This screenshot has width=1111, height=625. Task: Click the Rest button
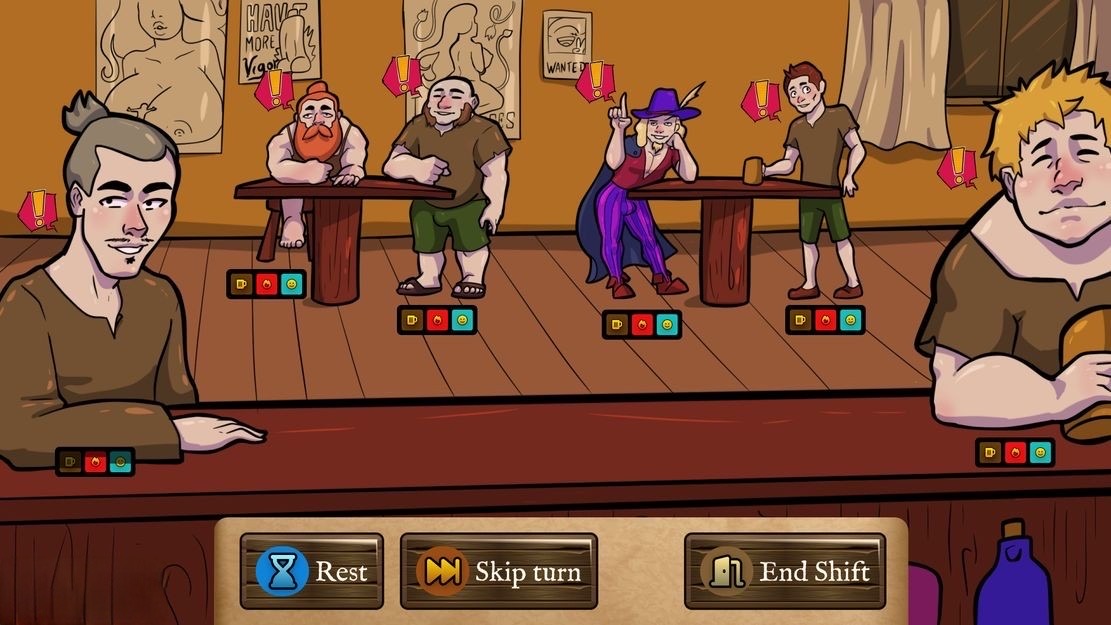point(311,571)
